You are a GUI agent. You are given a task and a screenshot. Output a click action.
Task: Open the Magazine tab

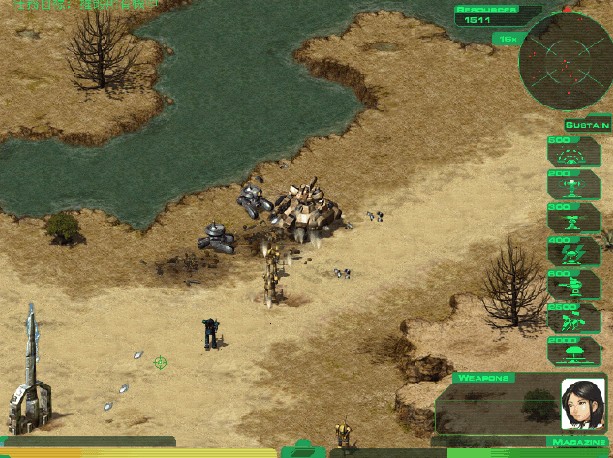click(580, 441)
